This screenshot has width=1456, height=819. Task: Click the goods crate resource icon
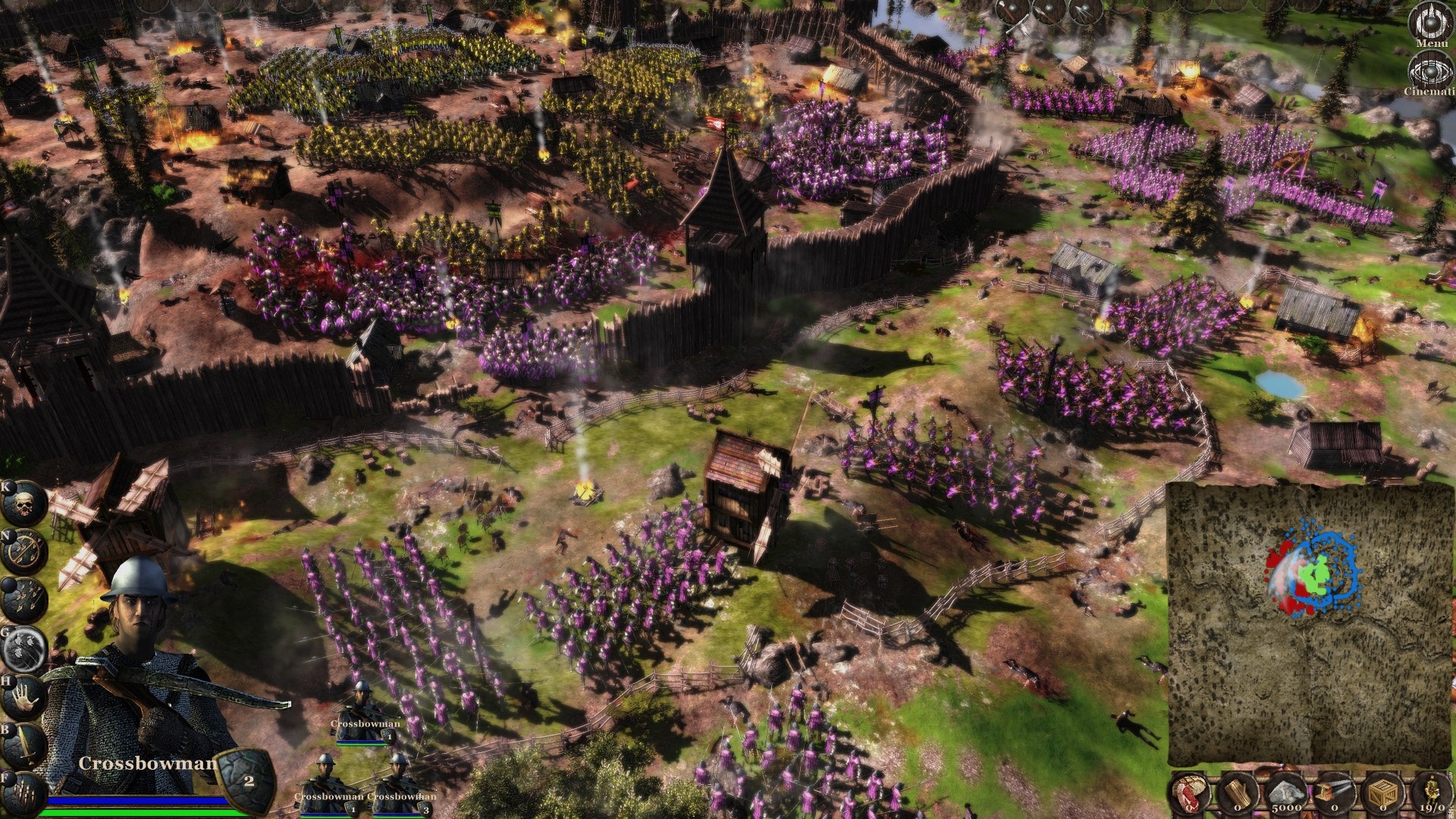point(1383,792)
